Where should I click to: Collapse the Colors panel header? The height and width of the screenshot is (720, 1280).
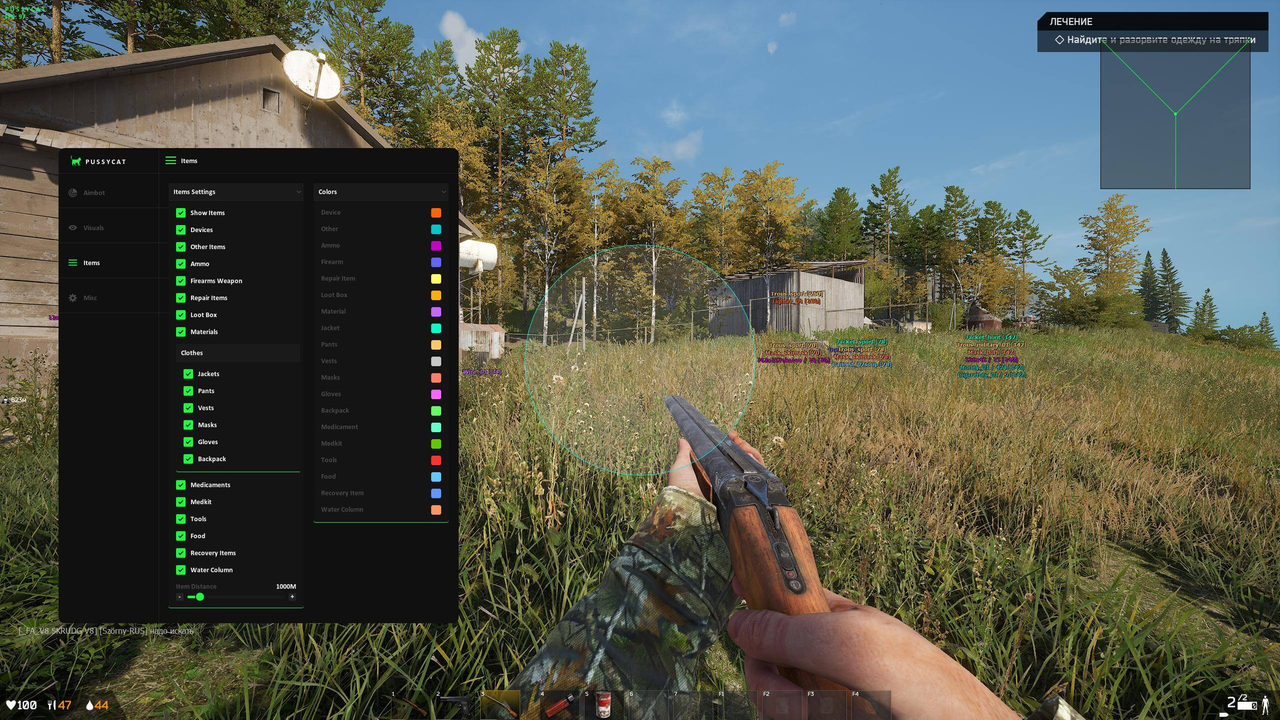(x=444, y=192)
